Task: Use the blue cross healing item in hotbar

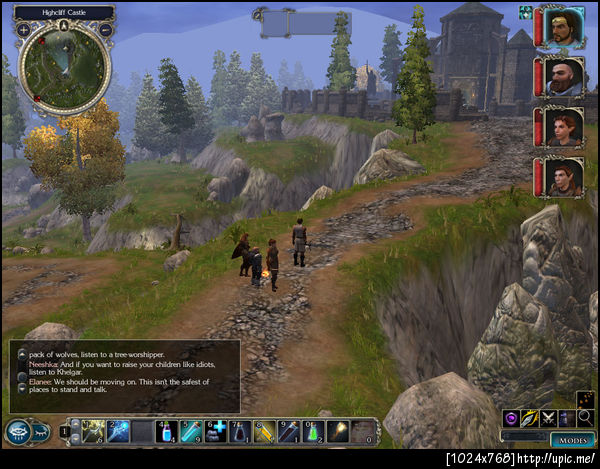Action: coord(217,431)
